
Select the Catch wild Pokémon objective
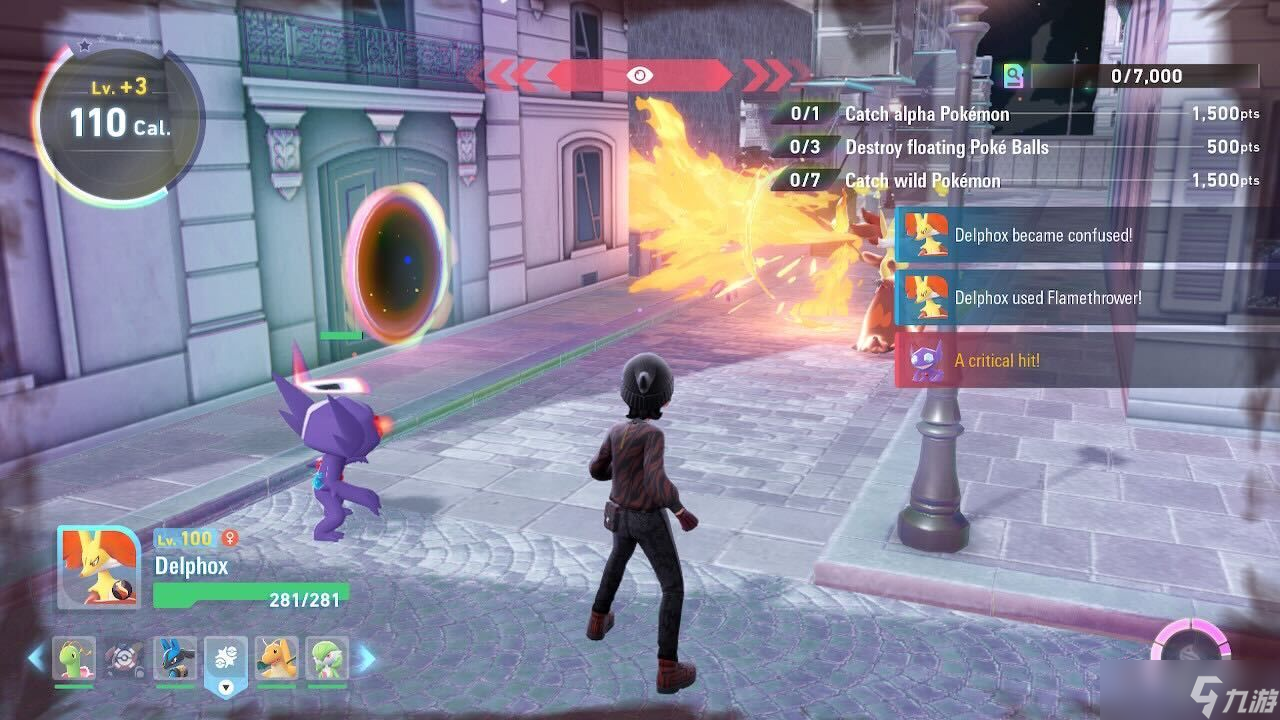(922, 180)
